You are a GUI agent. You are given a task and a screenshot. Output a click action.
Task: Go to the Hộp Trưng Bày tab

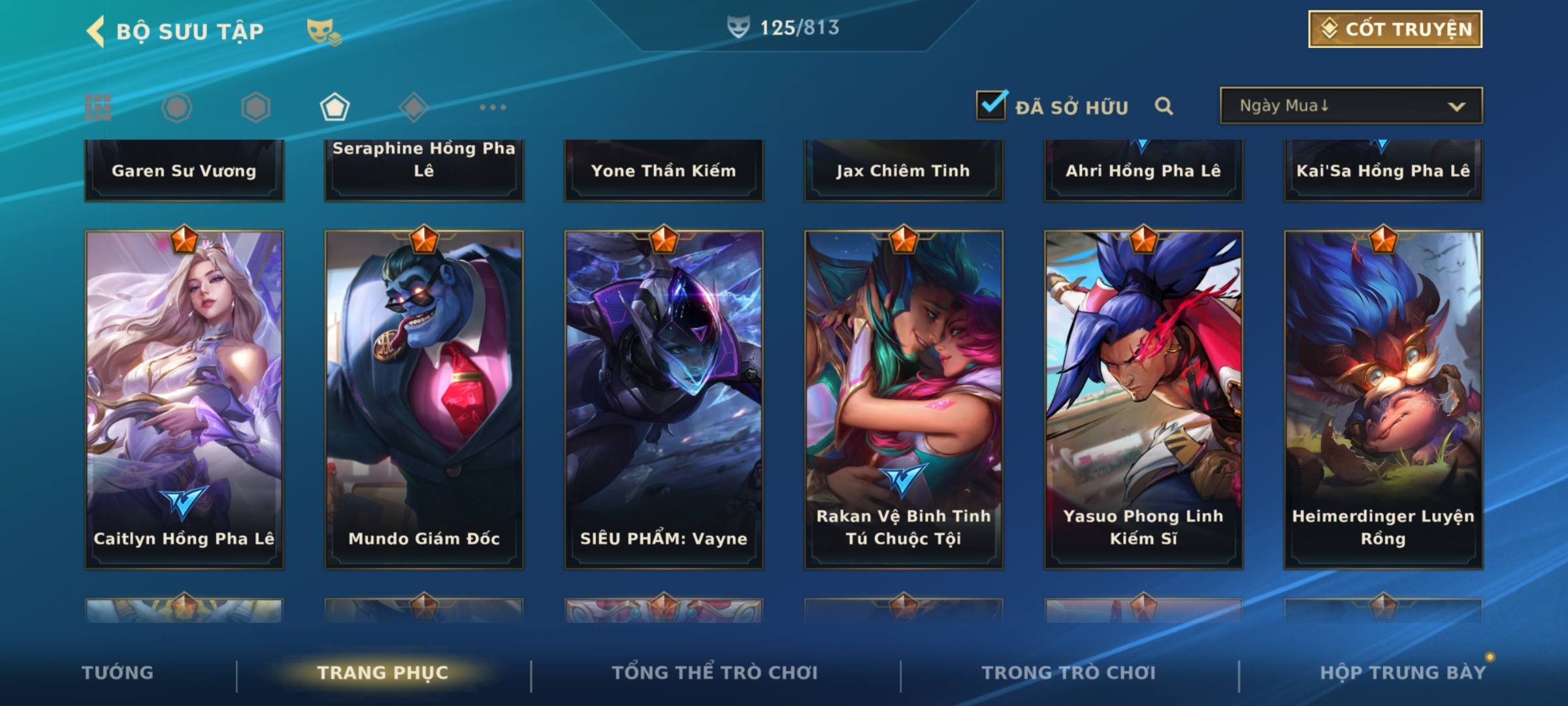1403,673
